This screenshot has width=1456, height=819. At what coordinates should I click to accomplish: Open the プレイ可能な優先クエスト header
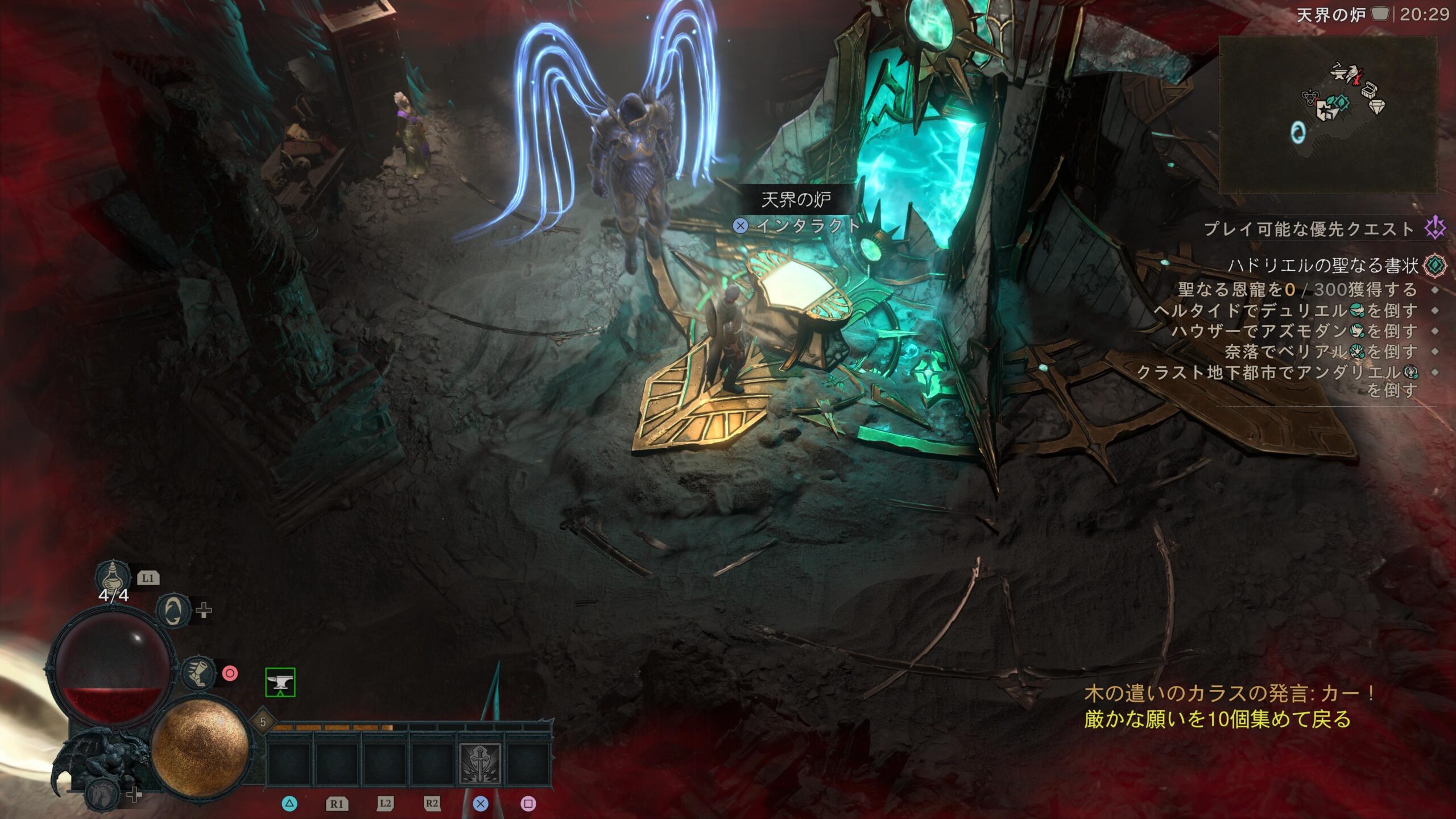tap(1308, 229)
